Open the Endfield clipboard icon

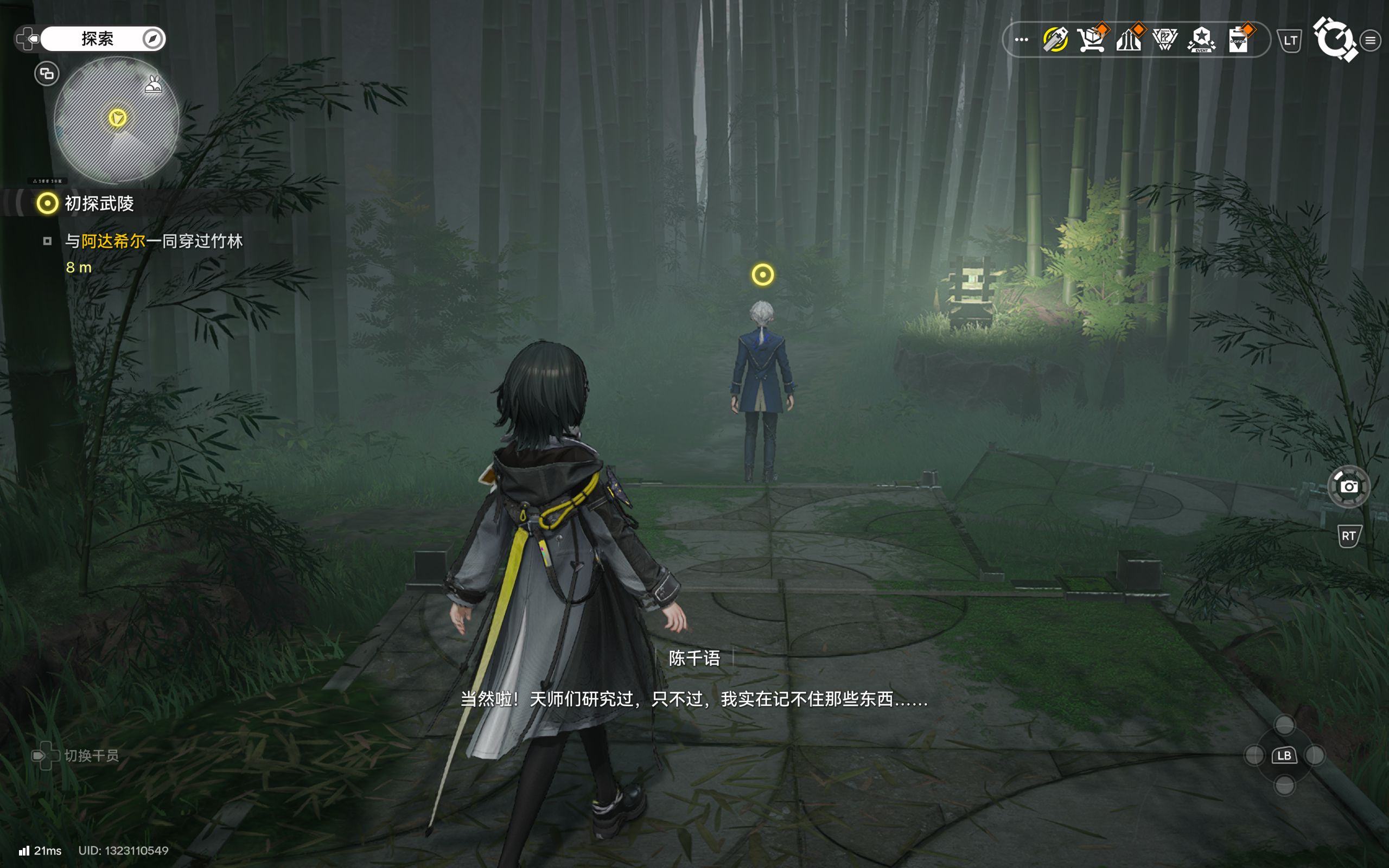point(1239,40)
